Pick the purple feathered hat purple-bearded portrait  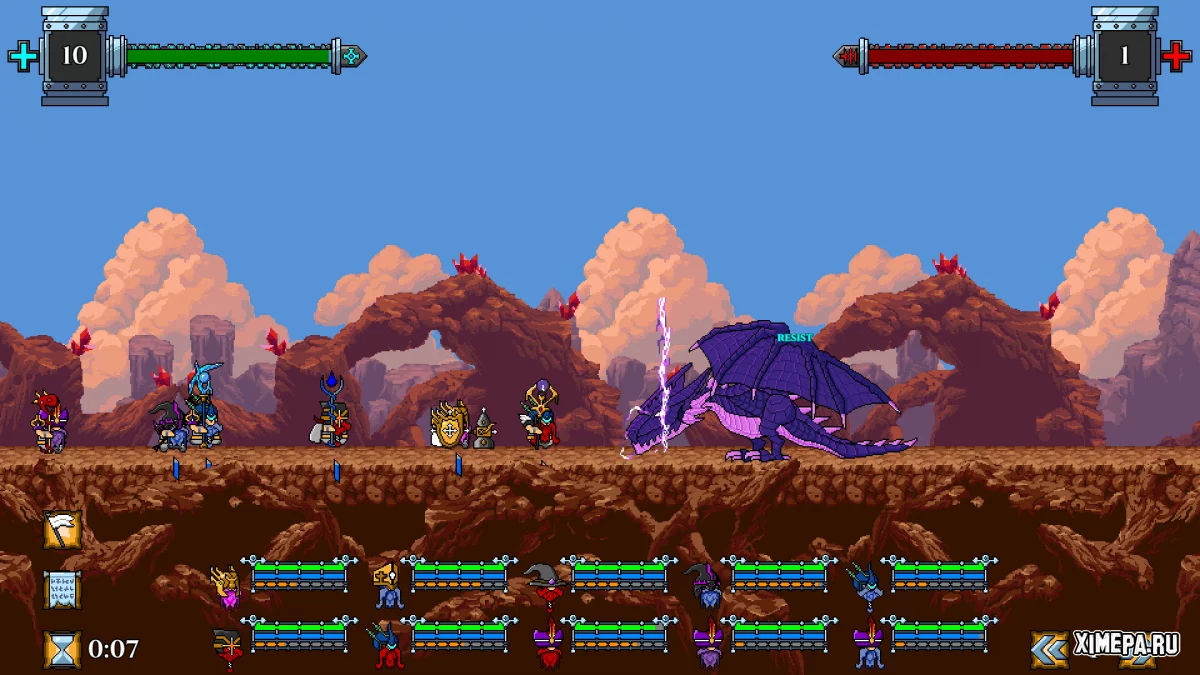click(707, 645)
